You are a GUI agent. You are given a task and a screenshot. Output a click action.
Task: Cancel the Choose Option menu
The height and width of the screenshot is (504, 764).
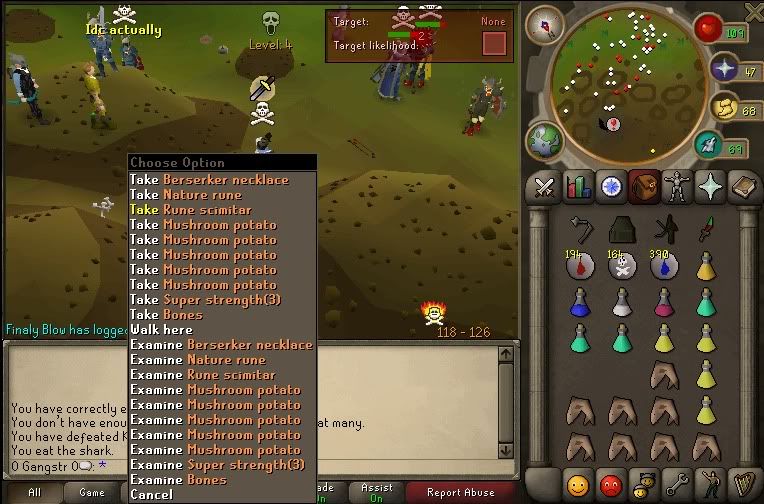click(x=151, y=495)
